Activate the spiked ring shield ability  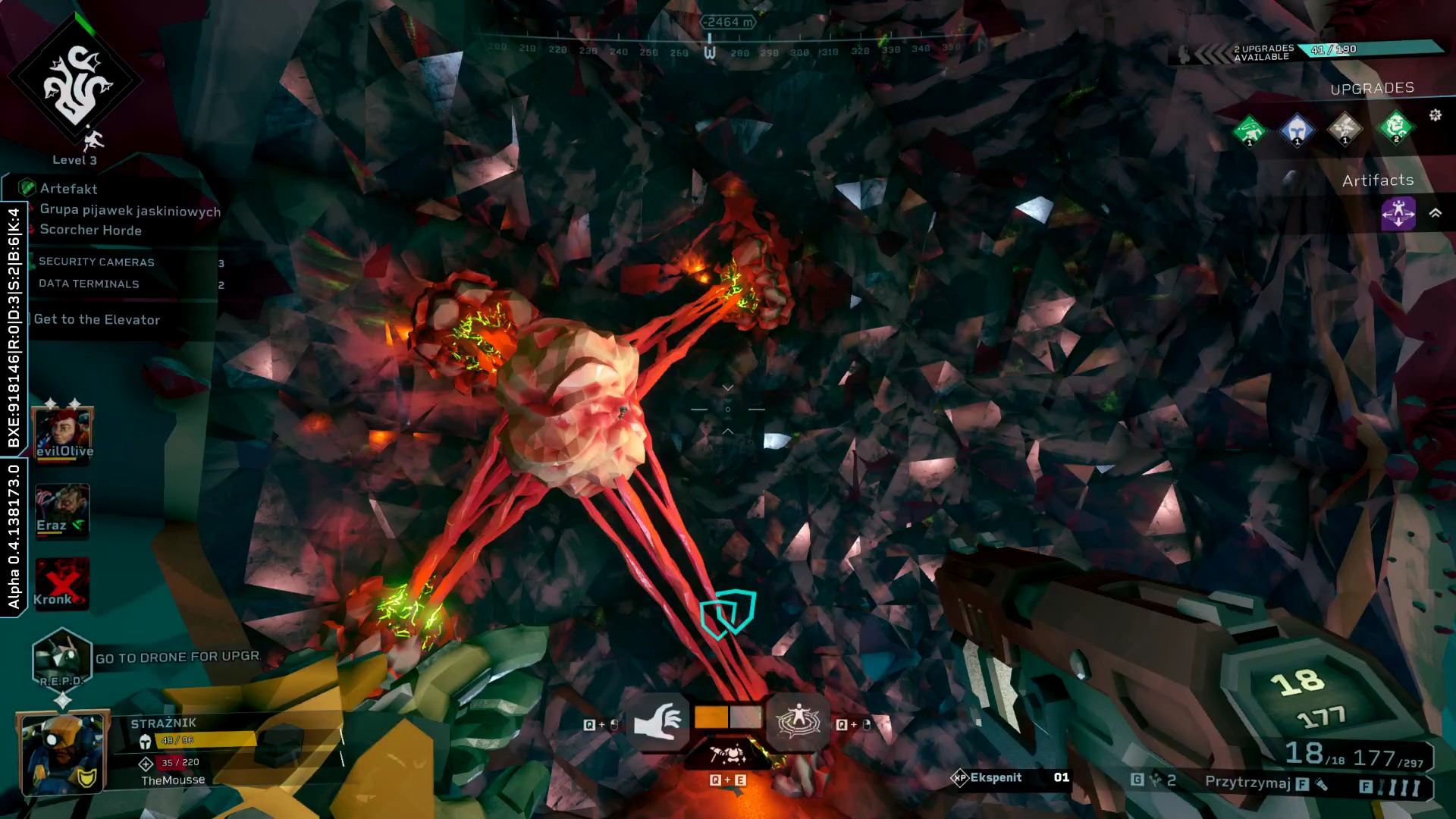797,721
